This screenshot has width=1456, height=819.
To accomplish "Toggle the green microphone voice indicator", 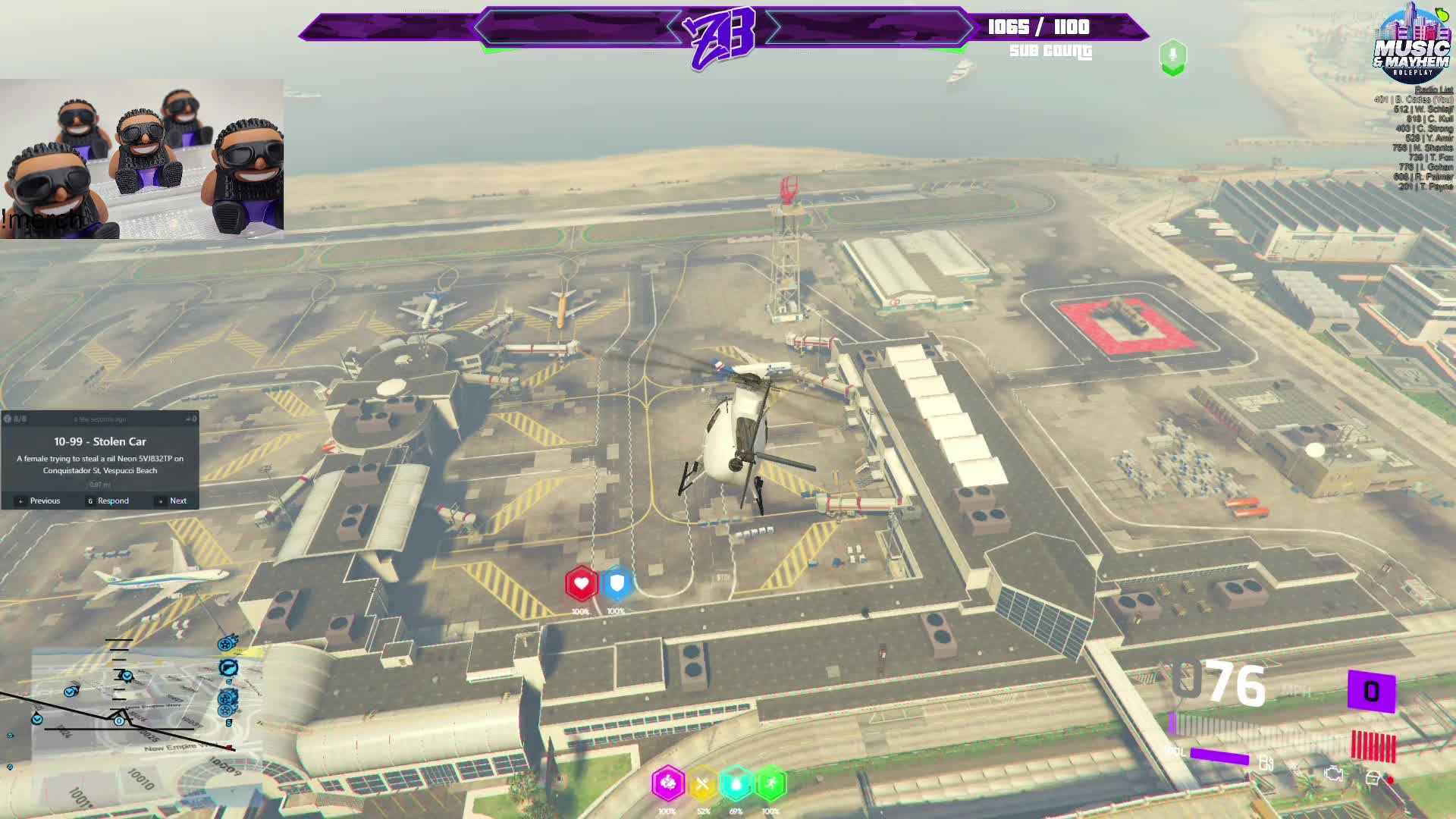I will click(x=1172, y=56).
